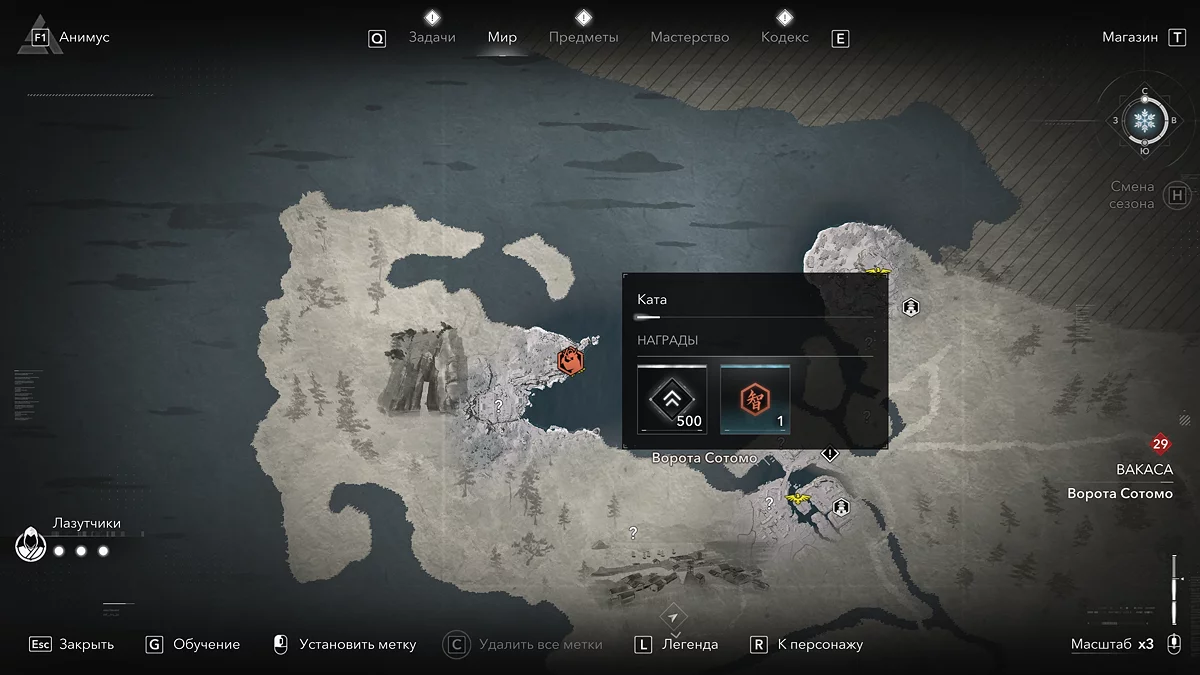Open the Предметы tab
The image size is (1200, 675).
pyautogui.click(x=584, y=37)
